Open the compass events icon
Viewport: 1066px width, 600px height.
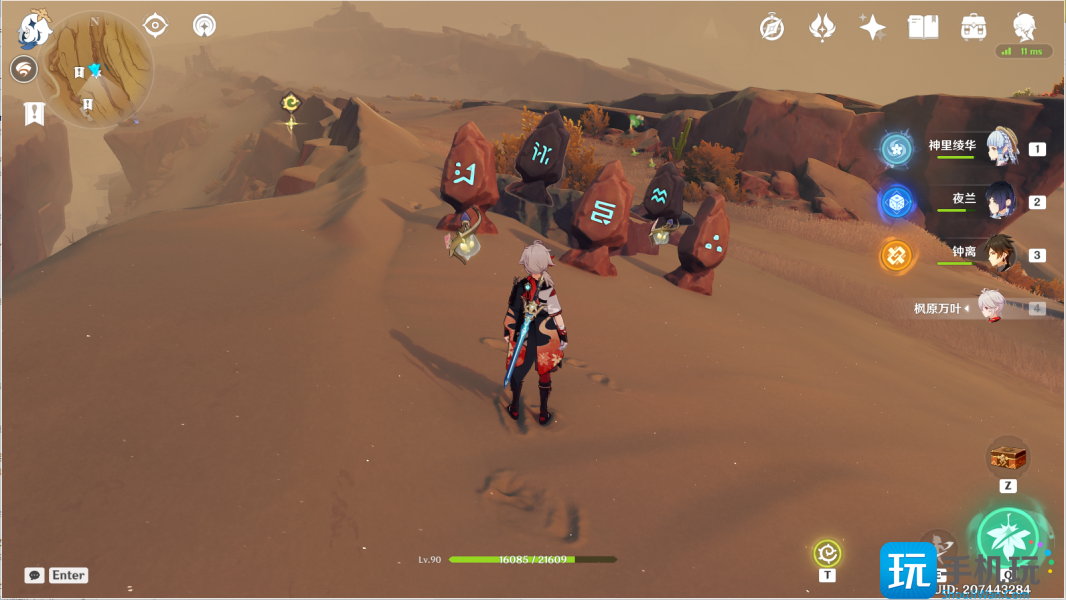pyautogui.click(x=772, y=28)
